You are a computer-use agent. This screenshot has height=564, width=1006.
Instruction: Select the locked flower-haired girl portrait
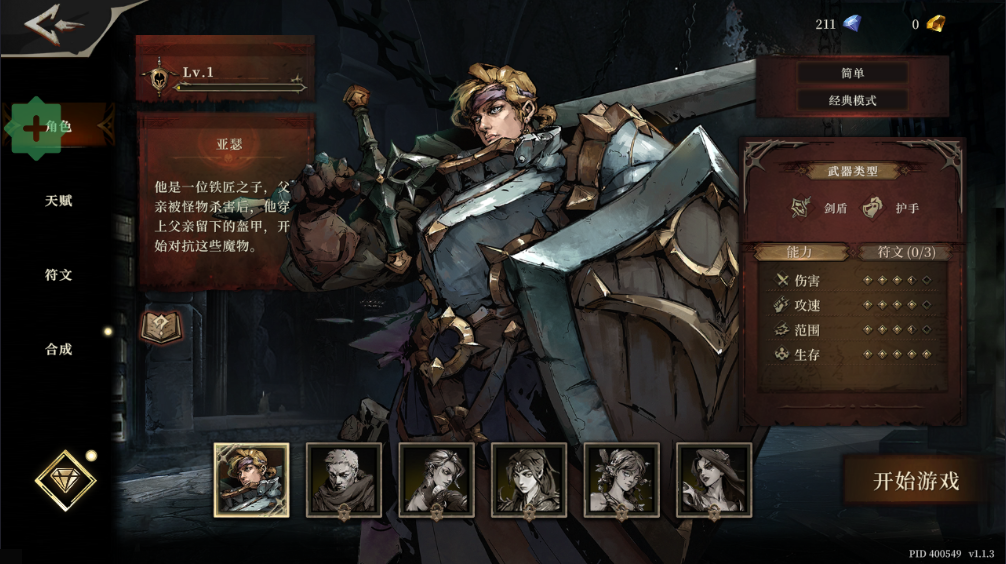(621, 480)
